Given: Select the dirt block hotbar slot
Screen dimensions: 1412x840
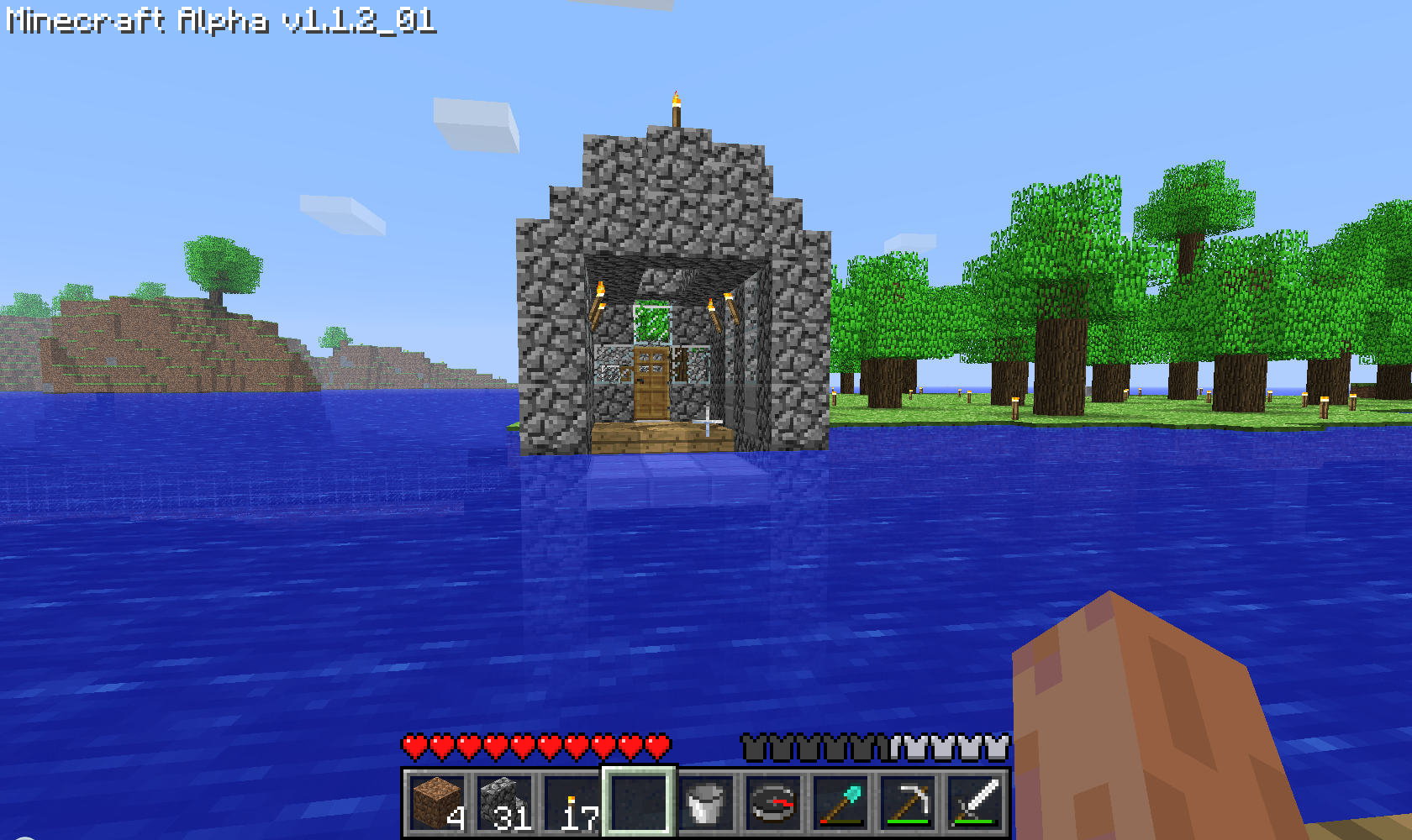Looking at the screenshot, I should 437,802.
